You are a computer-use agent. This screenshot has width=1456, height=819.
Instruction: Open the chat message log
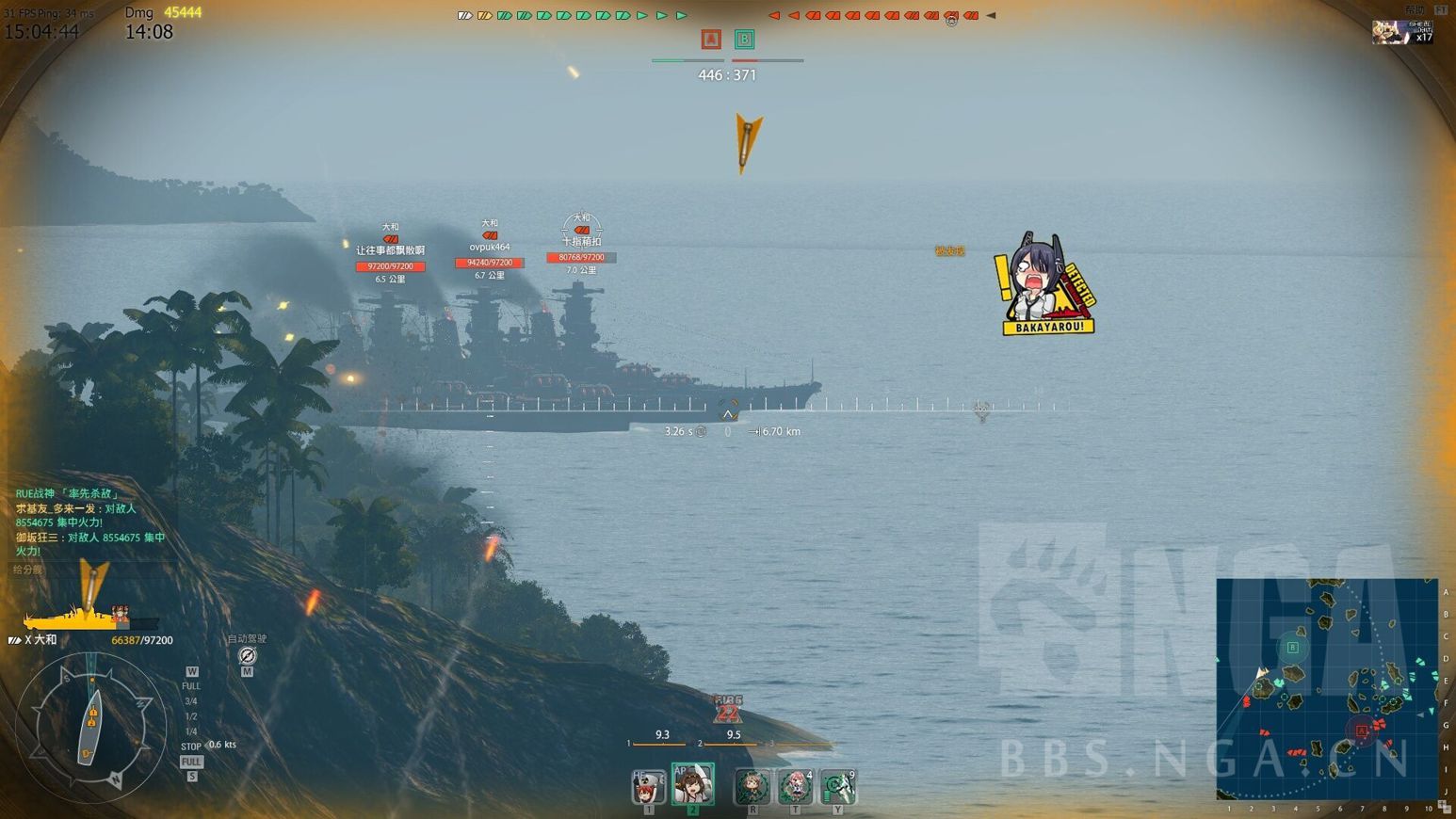pyautogui.click(x=89, y=522)
